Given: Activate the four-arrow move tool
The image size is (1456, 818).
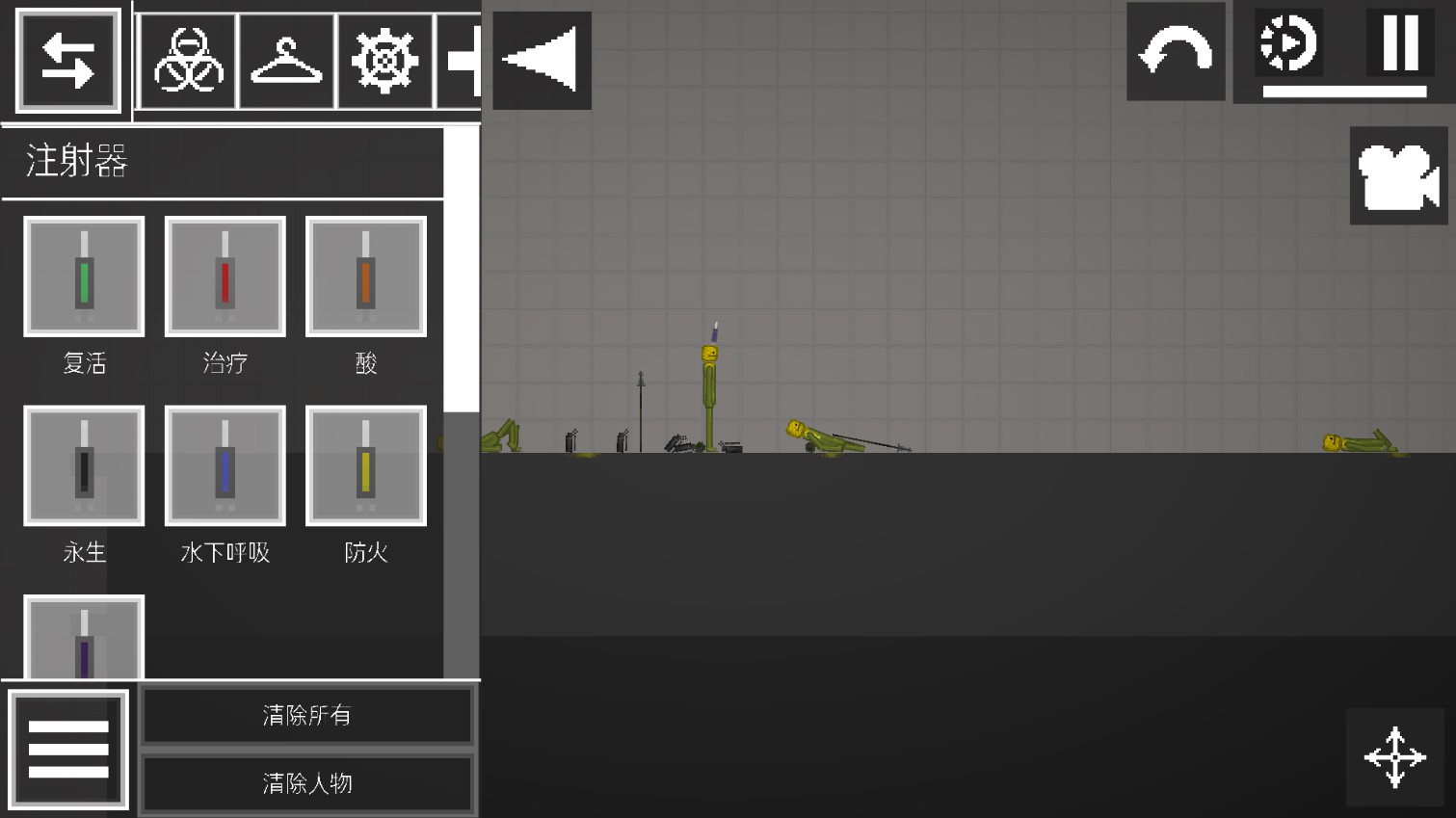Looking at the screenshot, I should click(1394, 757).
